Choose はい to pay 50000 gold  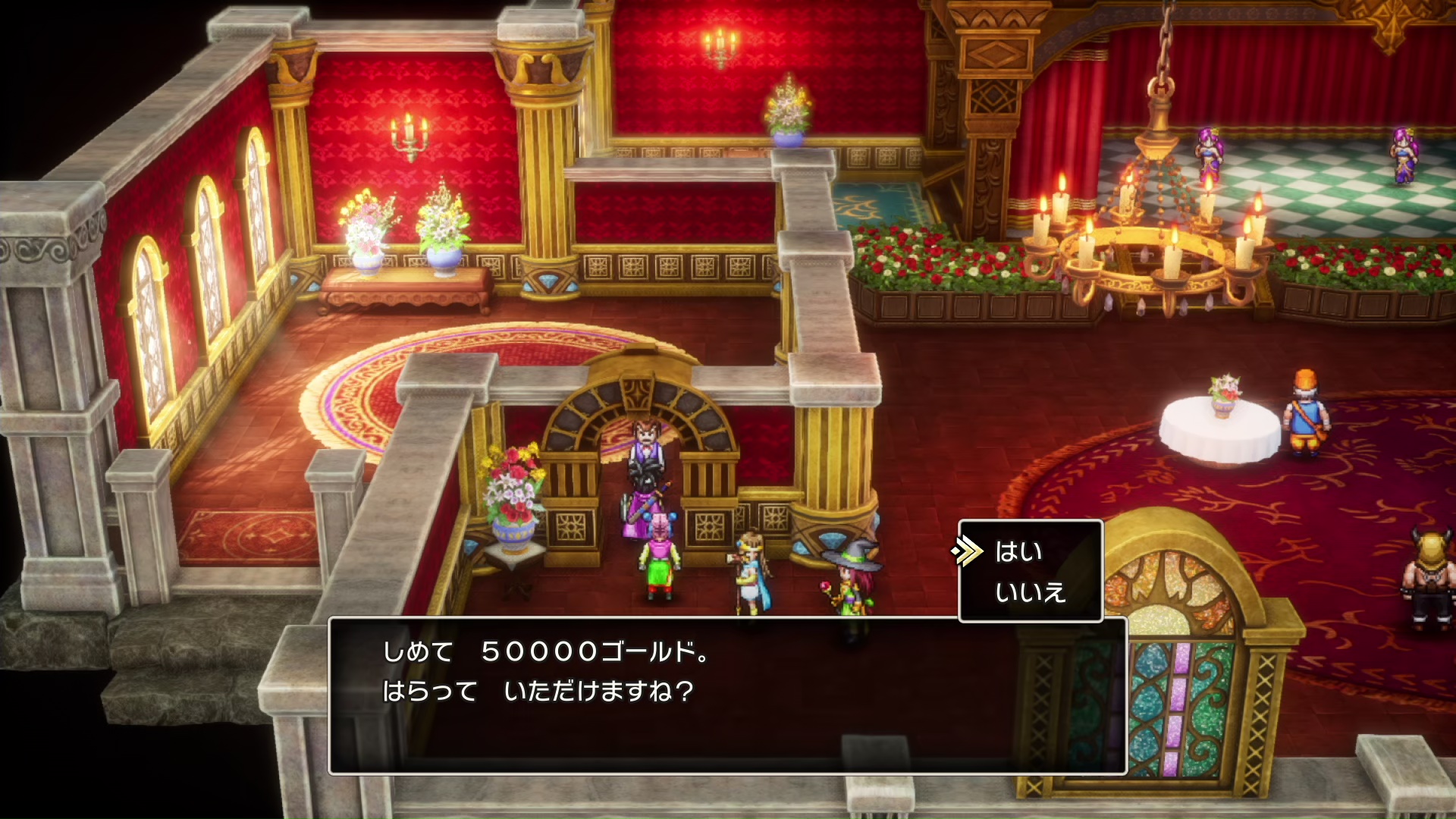(1018, 552)
